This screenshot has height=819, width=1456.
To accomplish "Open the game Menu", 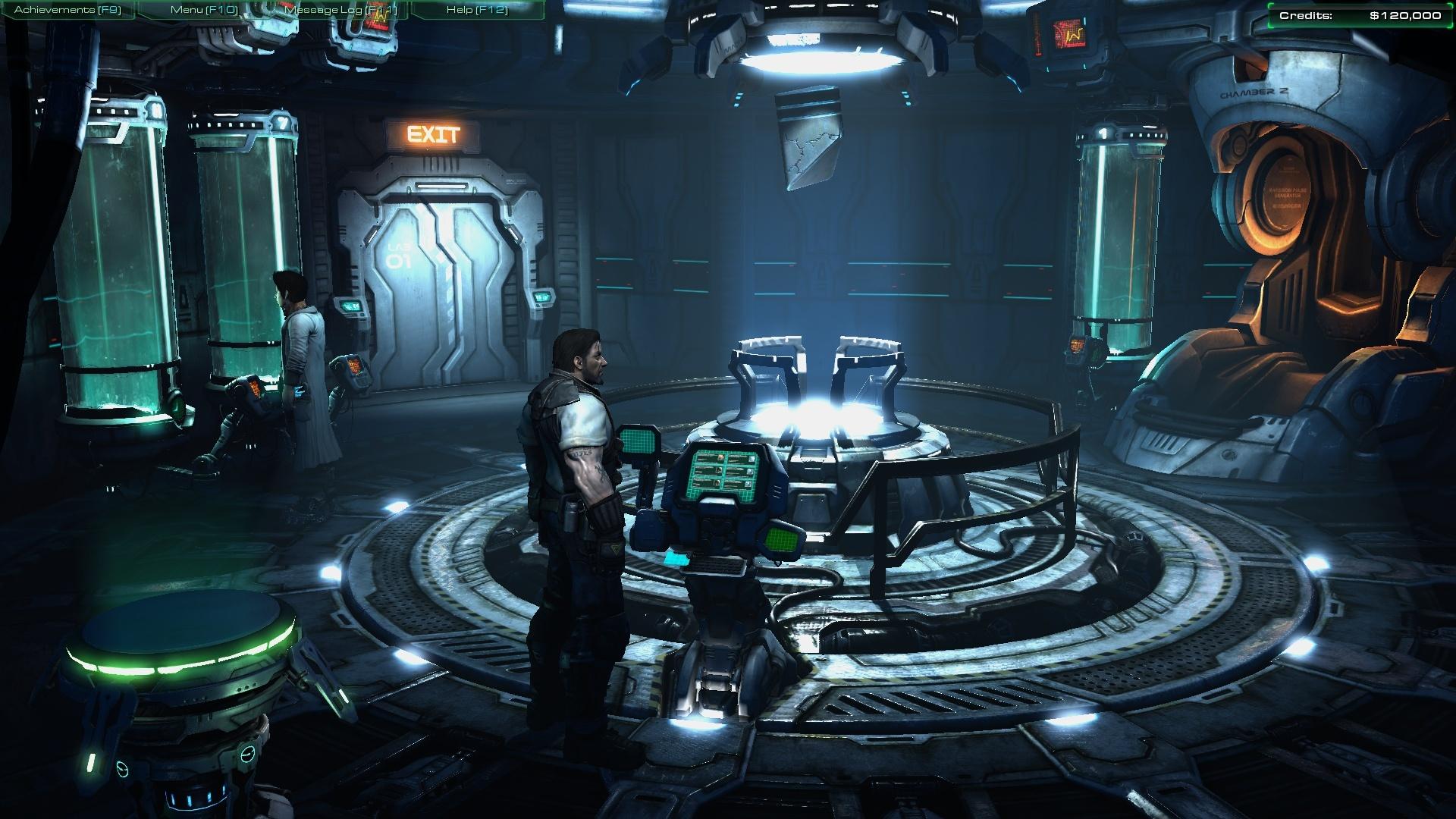I will tap(204, 10).
